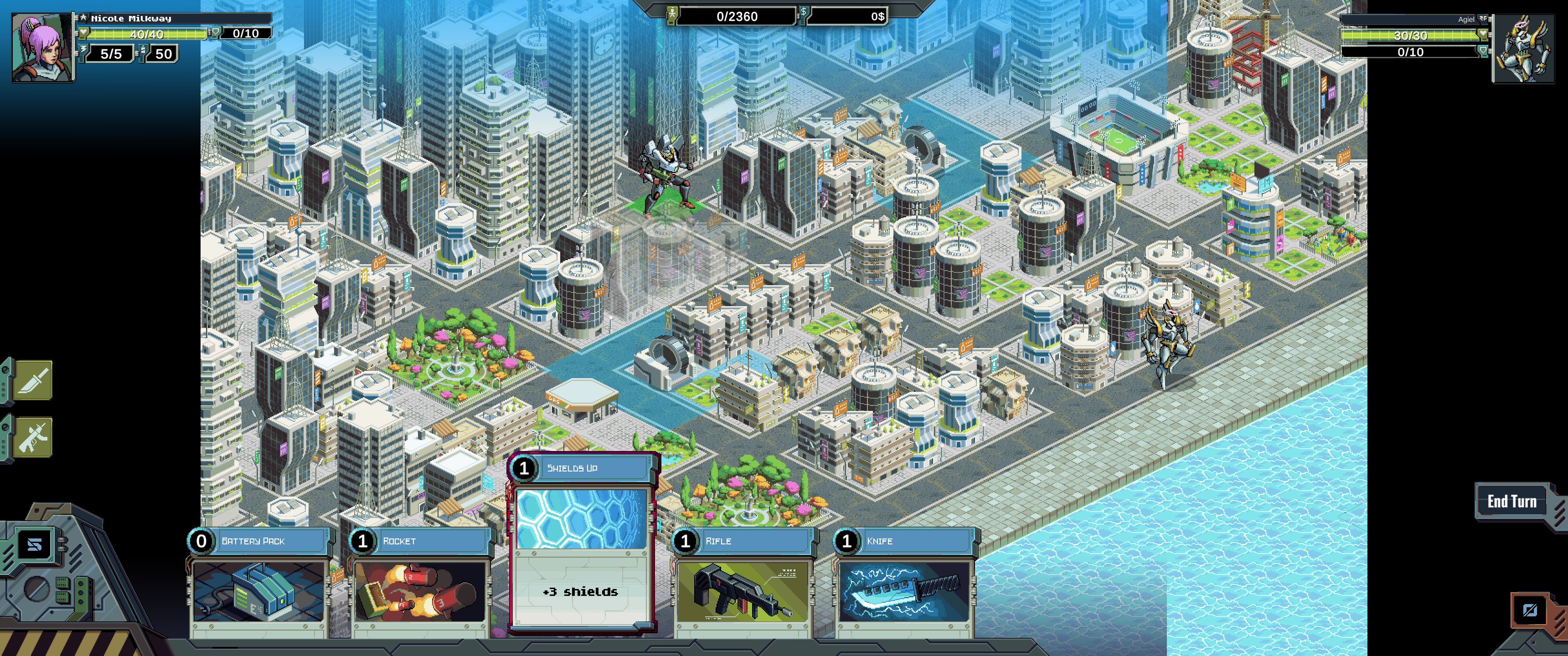Click the rifle weapon slot icon
1568x656 pixels.
click(33, 436)
